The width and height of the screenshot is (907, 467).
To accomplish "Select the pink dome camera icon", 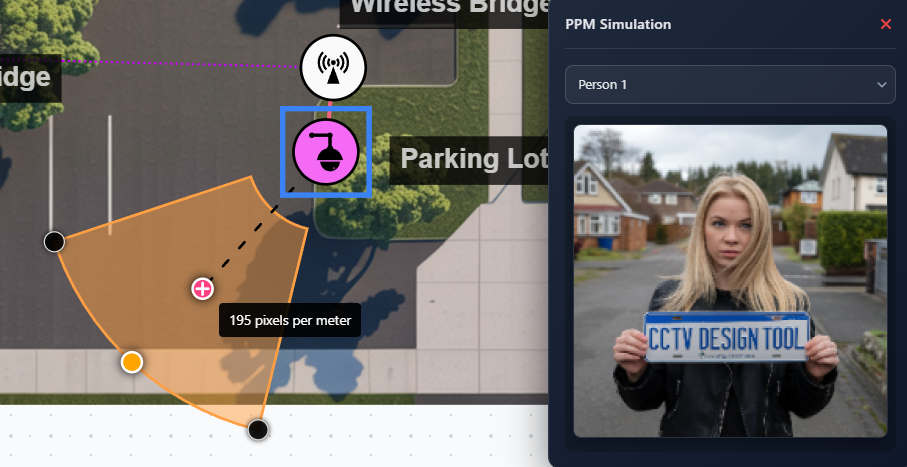I will click(x=325, y=152).
